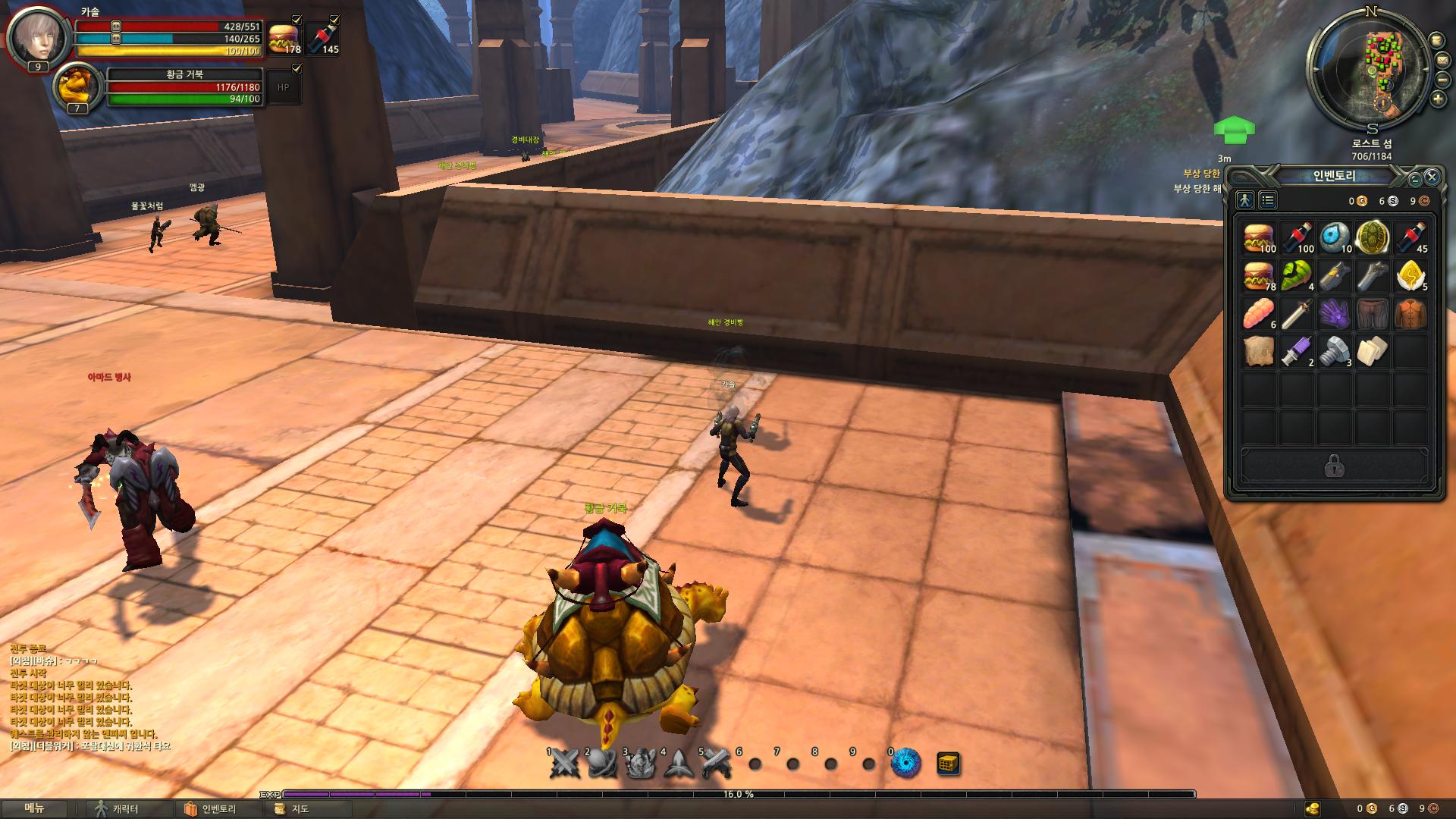This screenshot has width=1456, height=819.
Task: Minimize the inventory panel
Action: tap(1415, 180)
